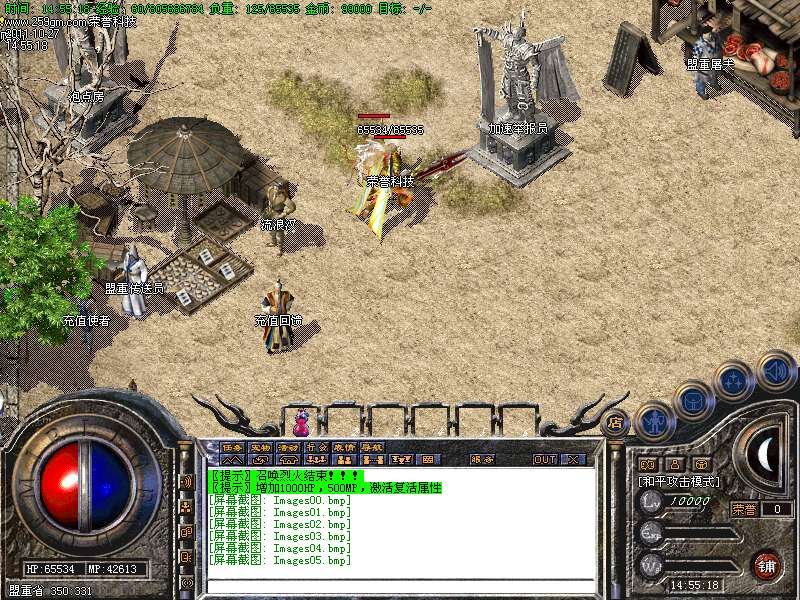Open the 店 shop round button
This screenshot has height=600, width=800.
615,422
